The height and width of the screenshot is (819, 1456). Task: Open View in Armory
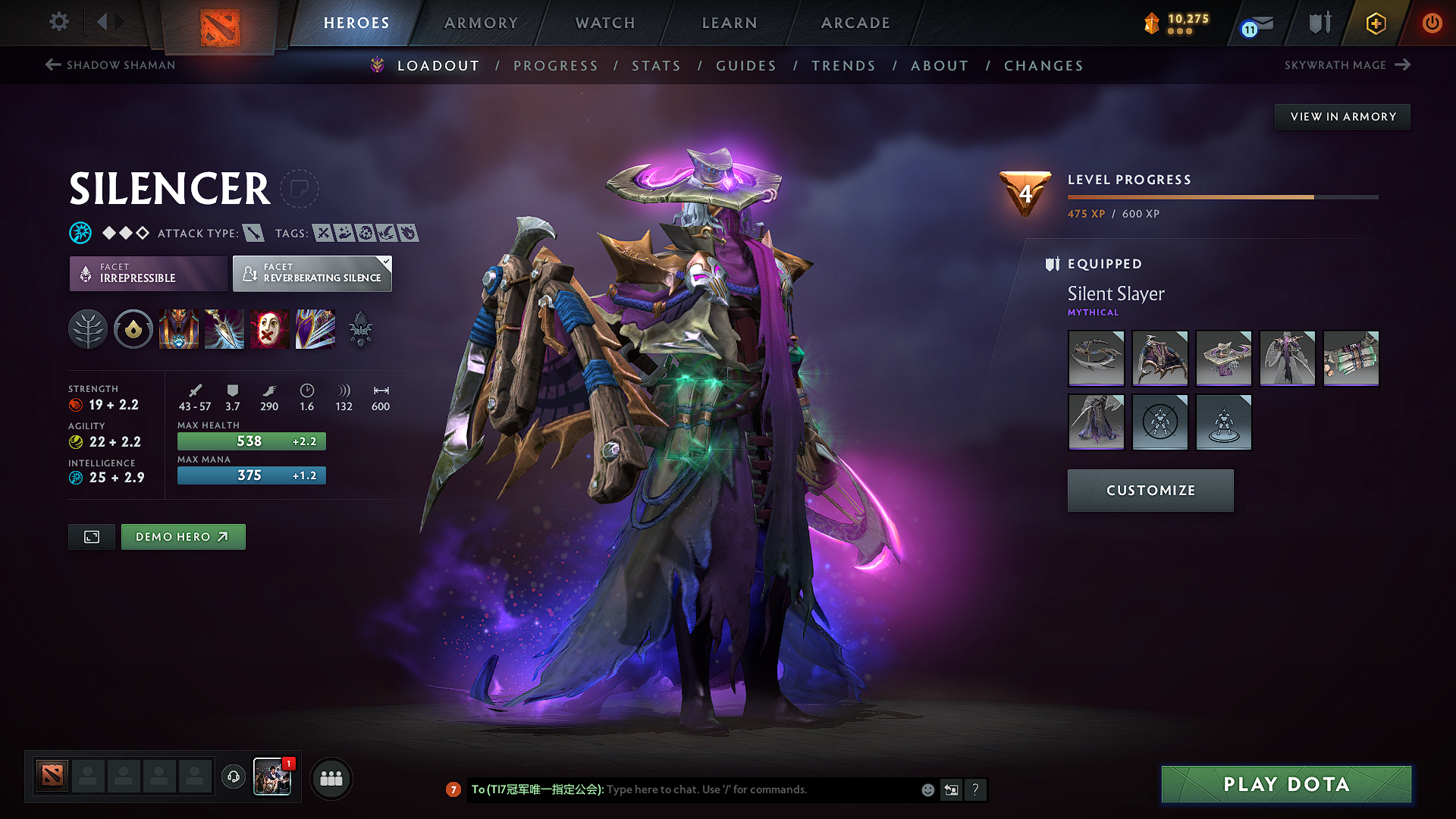[1342, 116]
